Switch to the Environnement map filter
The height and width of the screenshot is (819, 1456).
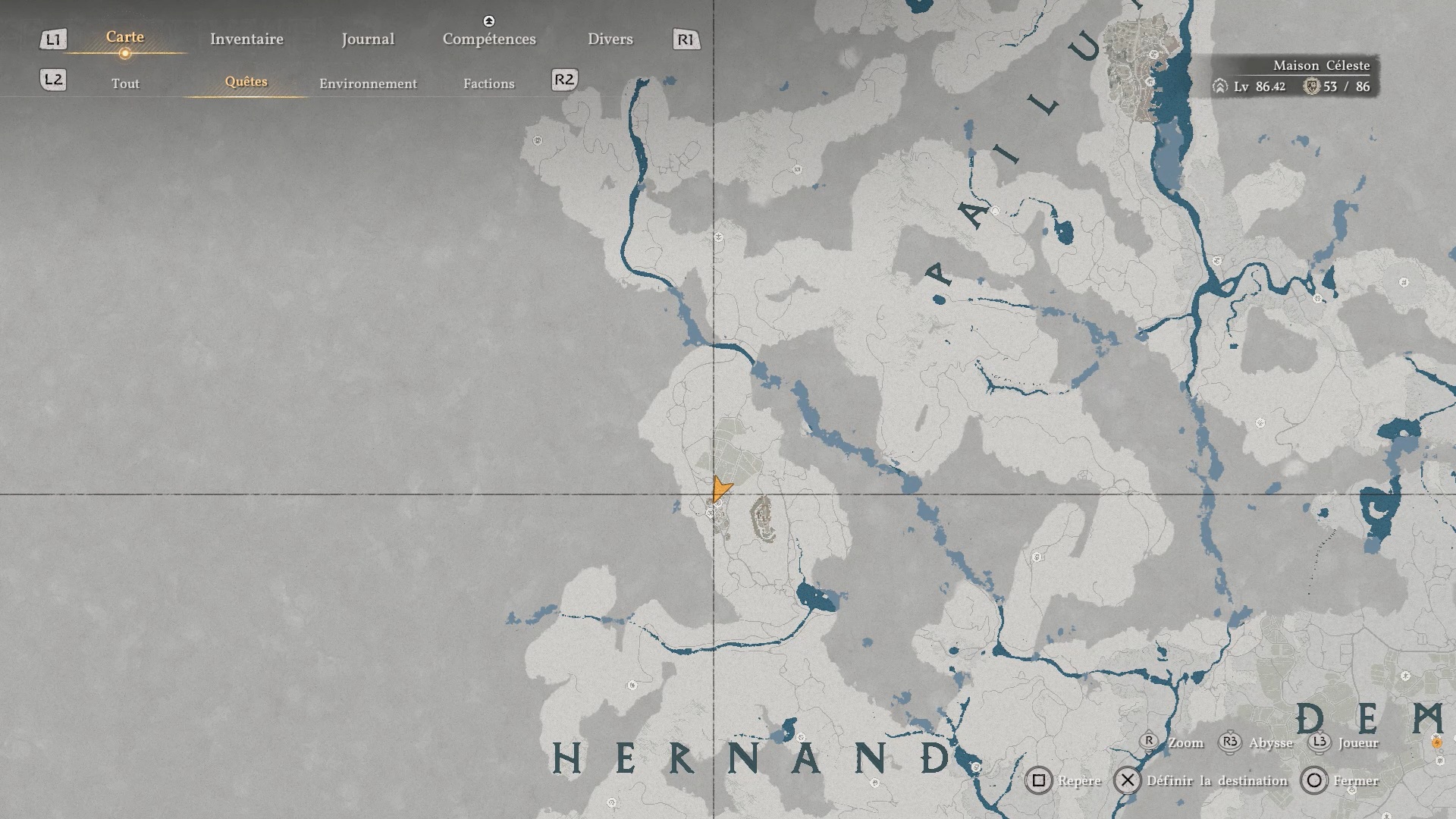pos(368,83)
